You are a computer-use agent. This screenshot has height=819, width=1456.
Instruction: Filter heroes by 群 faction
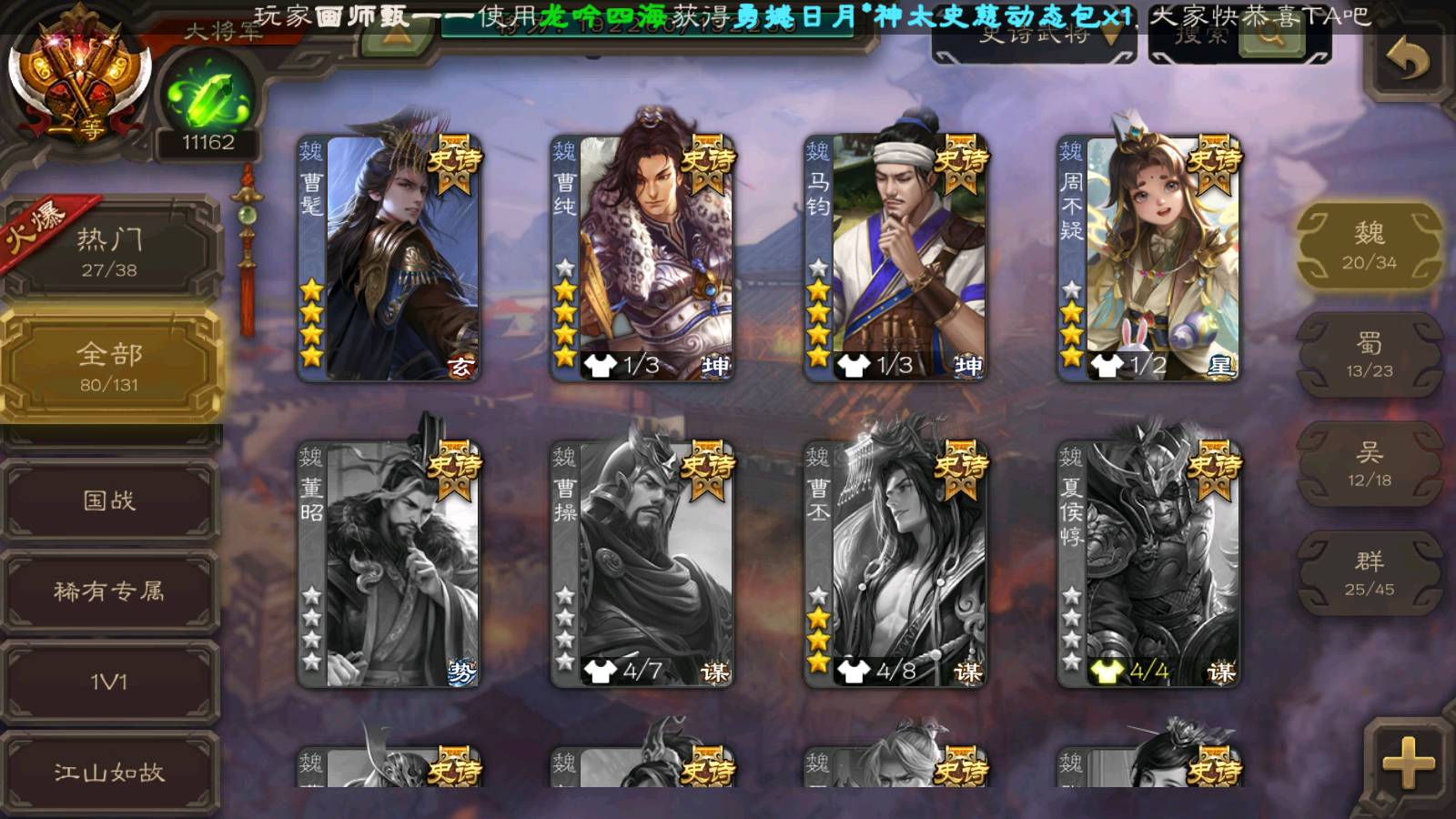[x=1369, y=573]
